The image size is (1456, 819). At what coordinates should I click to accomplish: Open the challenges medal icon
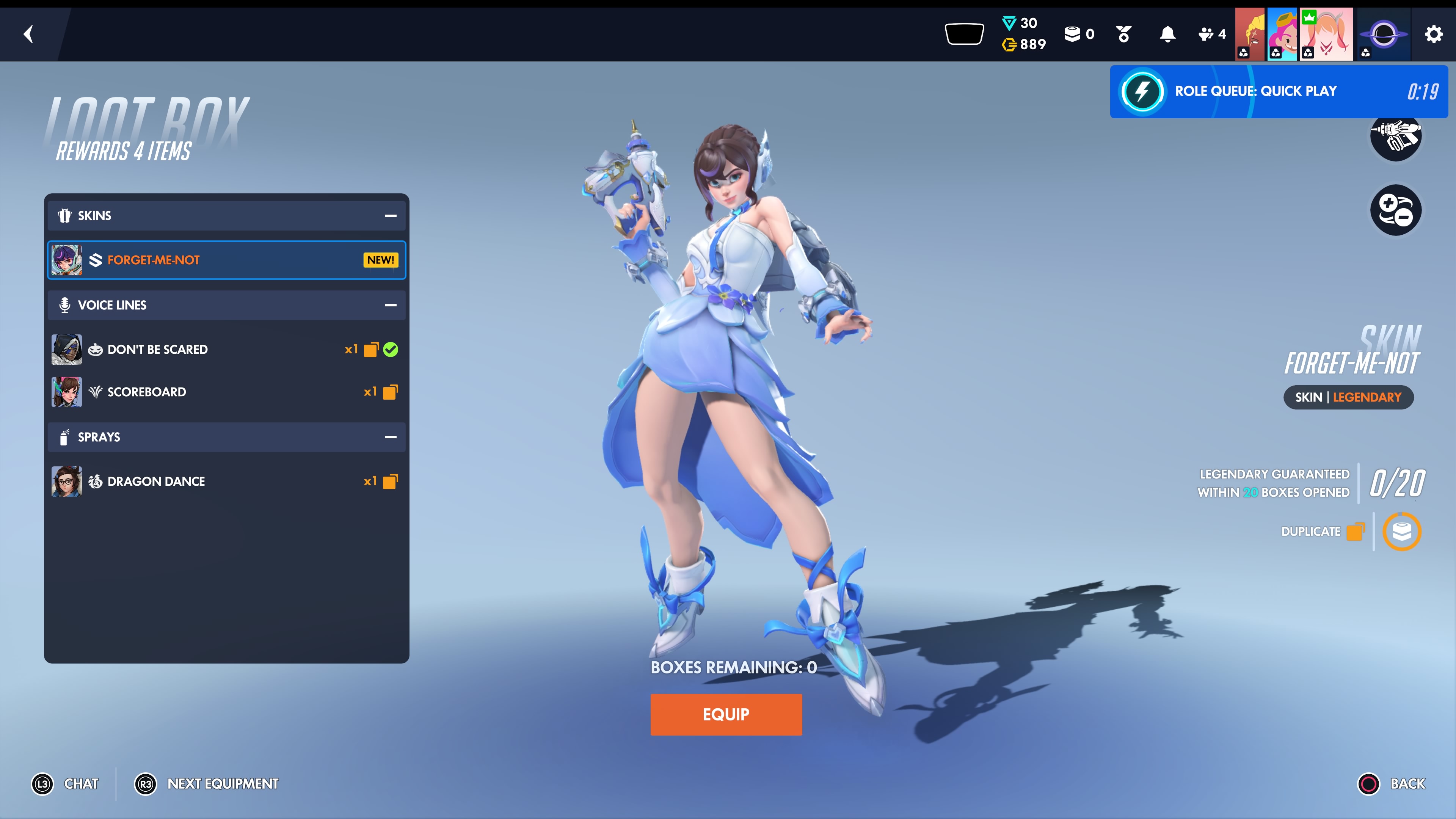click(1123, 35)
